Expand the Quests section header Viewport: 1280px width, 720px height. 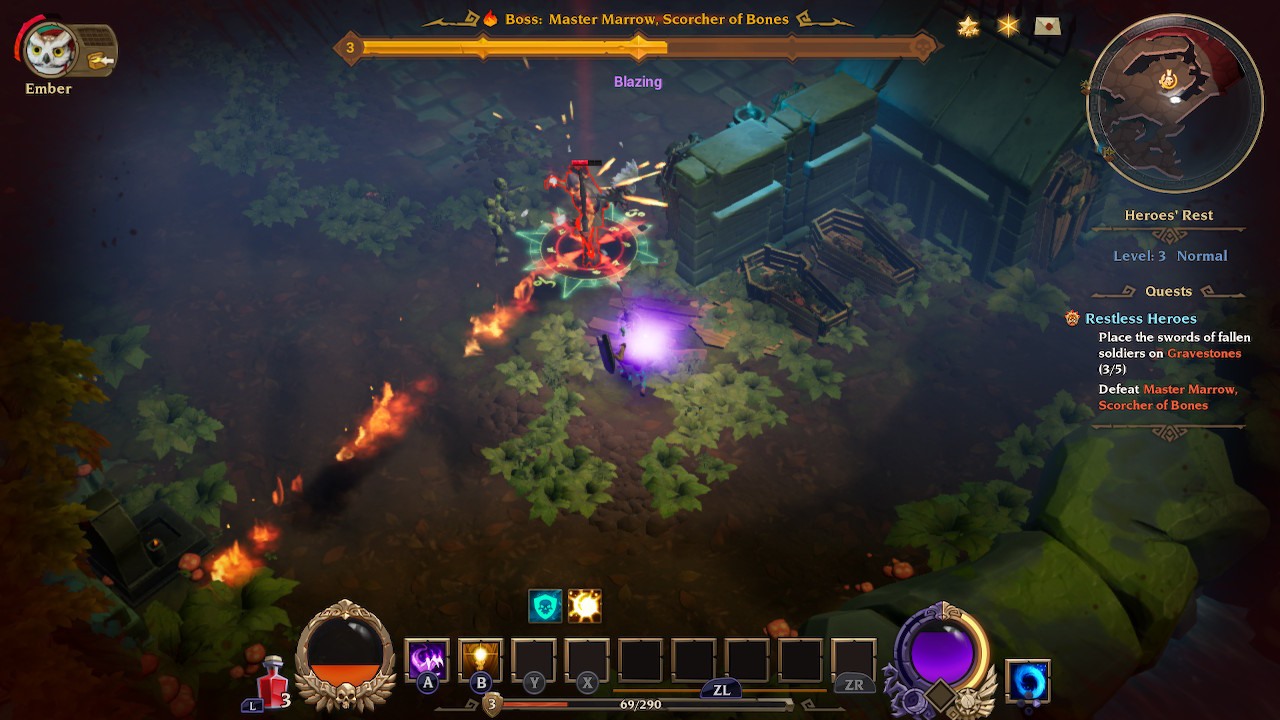coord(1168,291)
